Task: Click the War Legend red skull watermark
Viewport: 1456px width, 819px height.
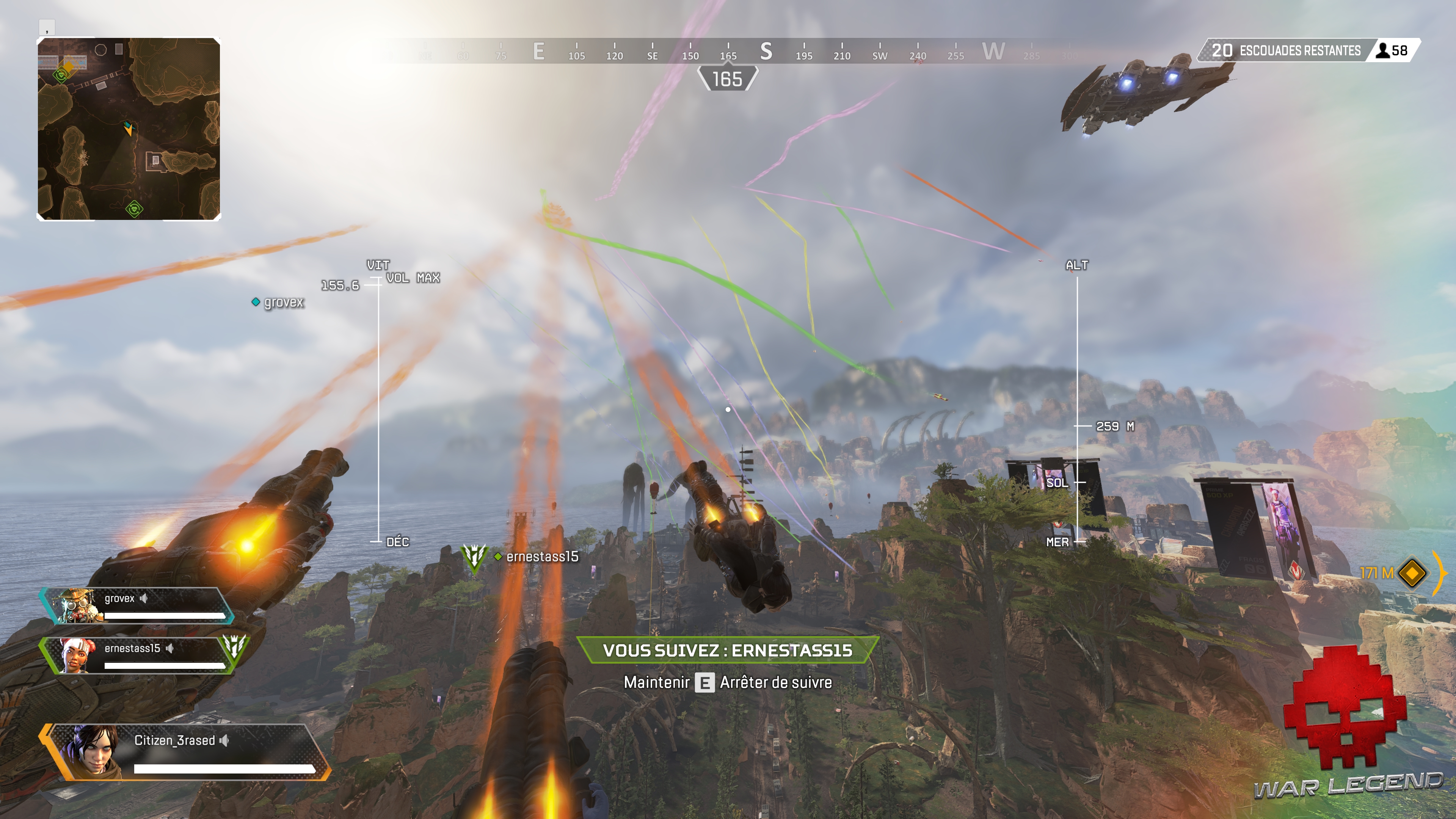Action: [1345, 706]
